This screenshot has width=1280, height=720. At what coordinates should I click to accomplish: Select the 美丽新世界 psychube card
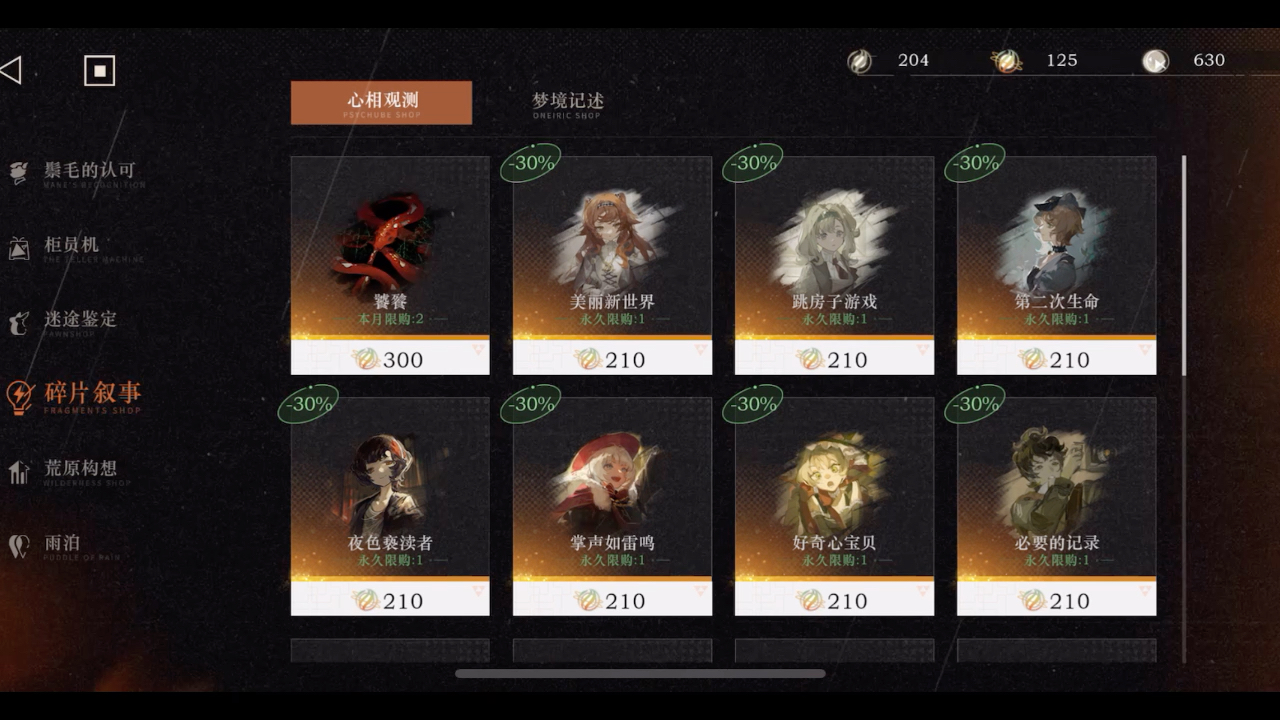coord(612,265)
